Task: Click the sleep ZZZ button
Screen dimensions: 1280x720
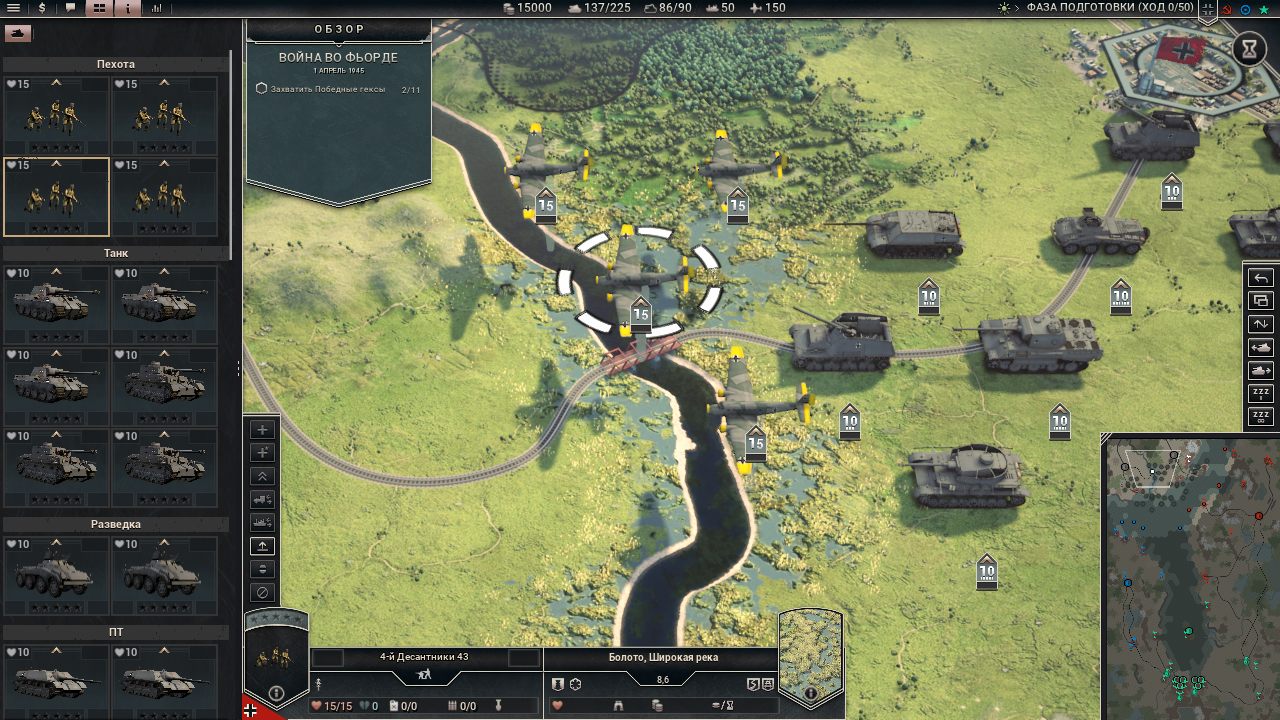Action: click(x=1261, y=394)
